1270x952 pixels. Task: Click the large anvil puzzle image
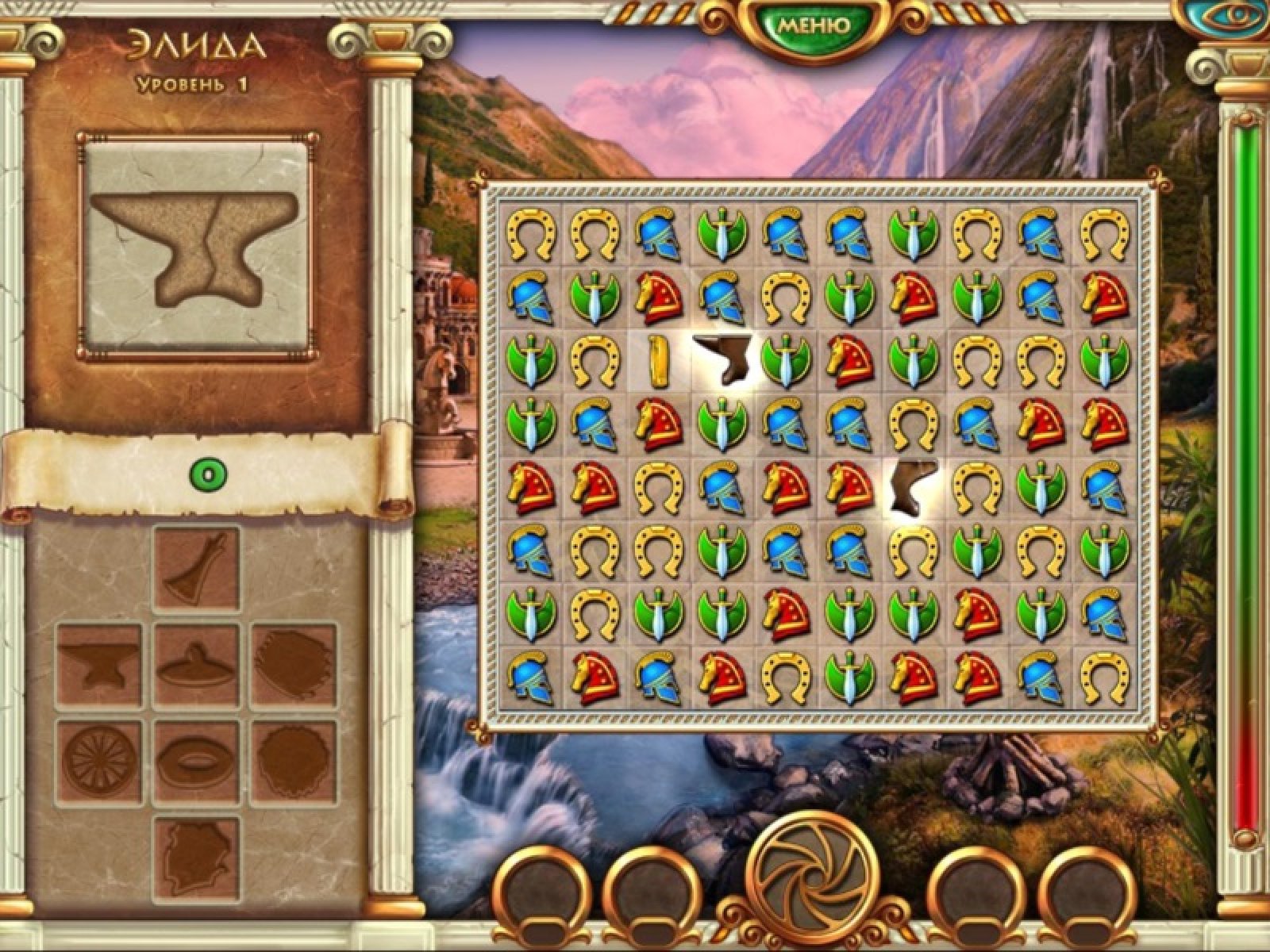(x=194, y=242)
